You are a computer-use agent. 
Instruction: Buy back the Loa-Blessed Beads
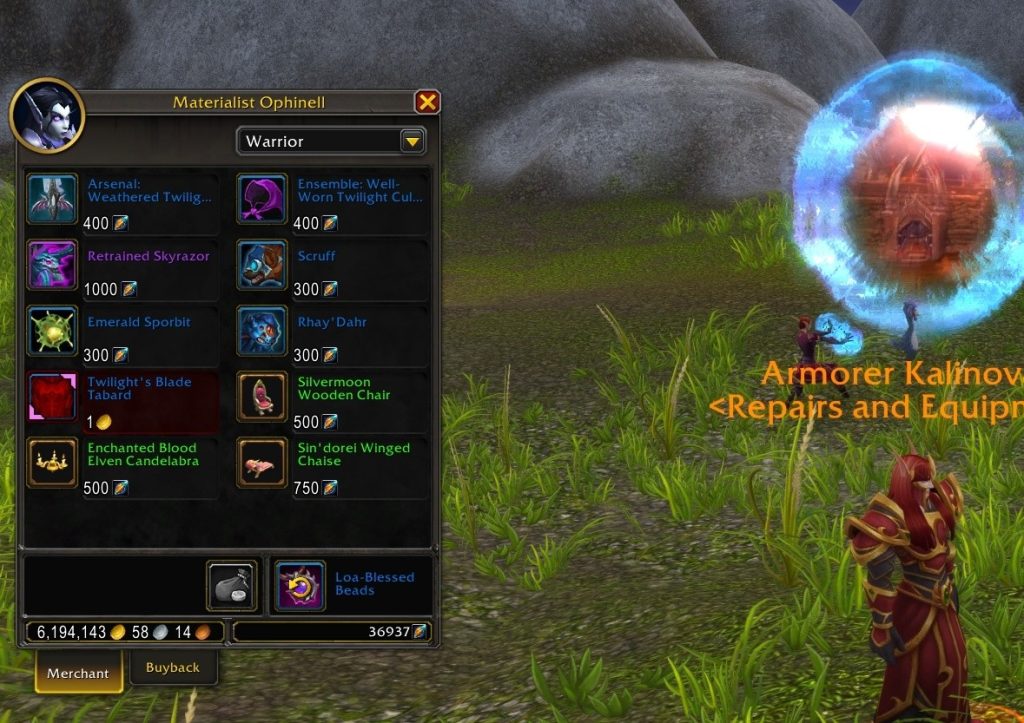pos(298,586)
